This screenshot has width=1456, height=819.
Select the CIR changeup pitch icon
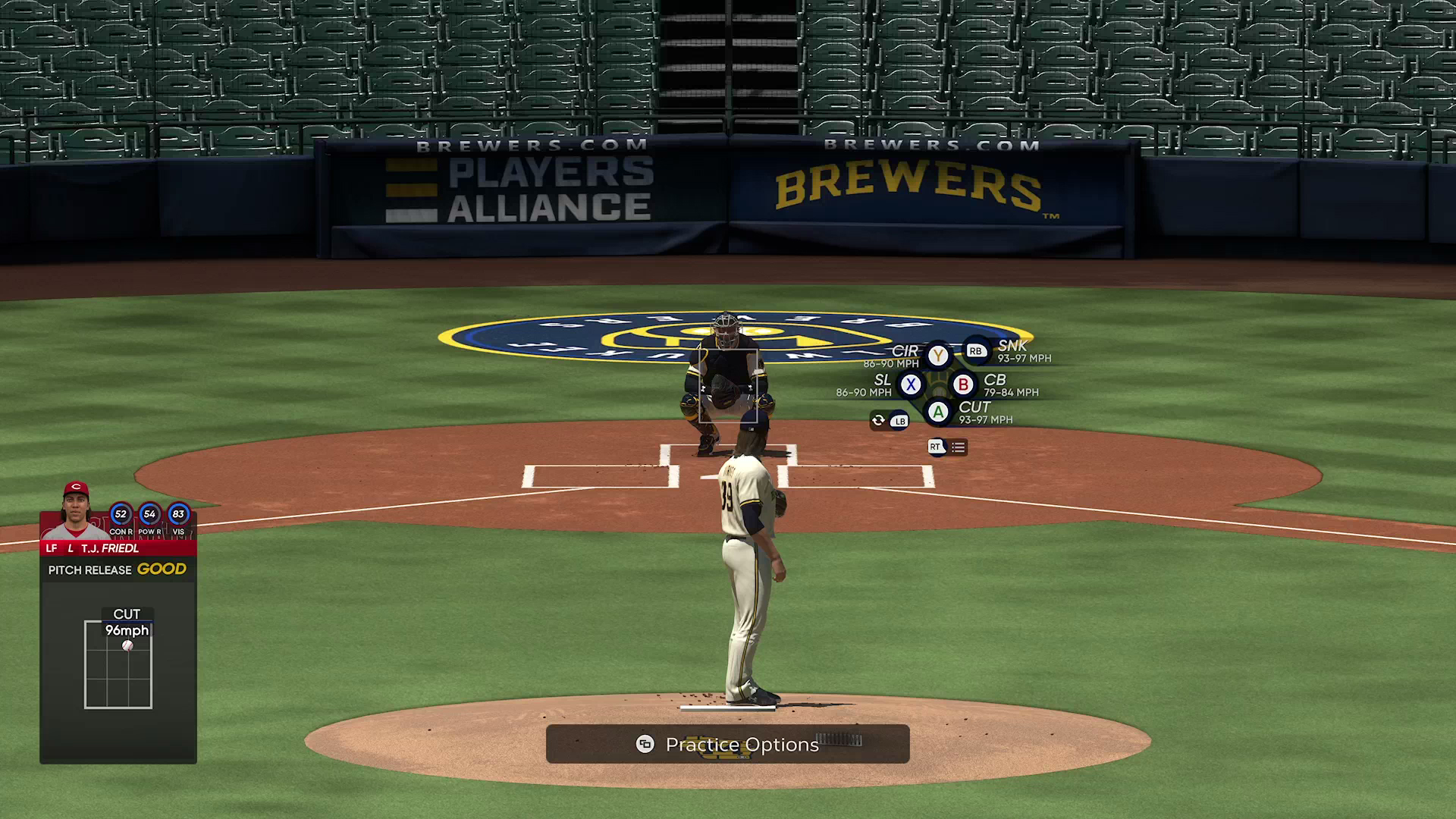[x=938, y=356]
